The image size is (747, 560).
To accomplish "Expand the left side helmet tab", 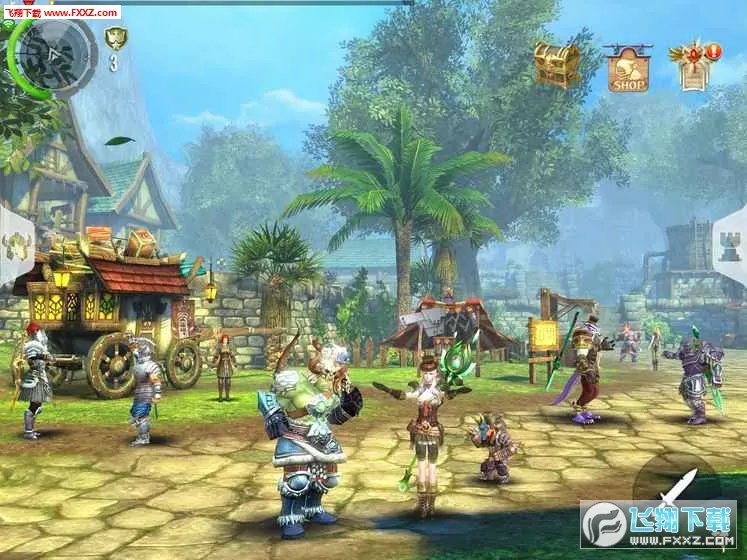I will point(17,245).
